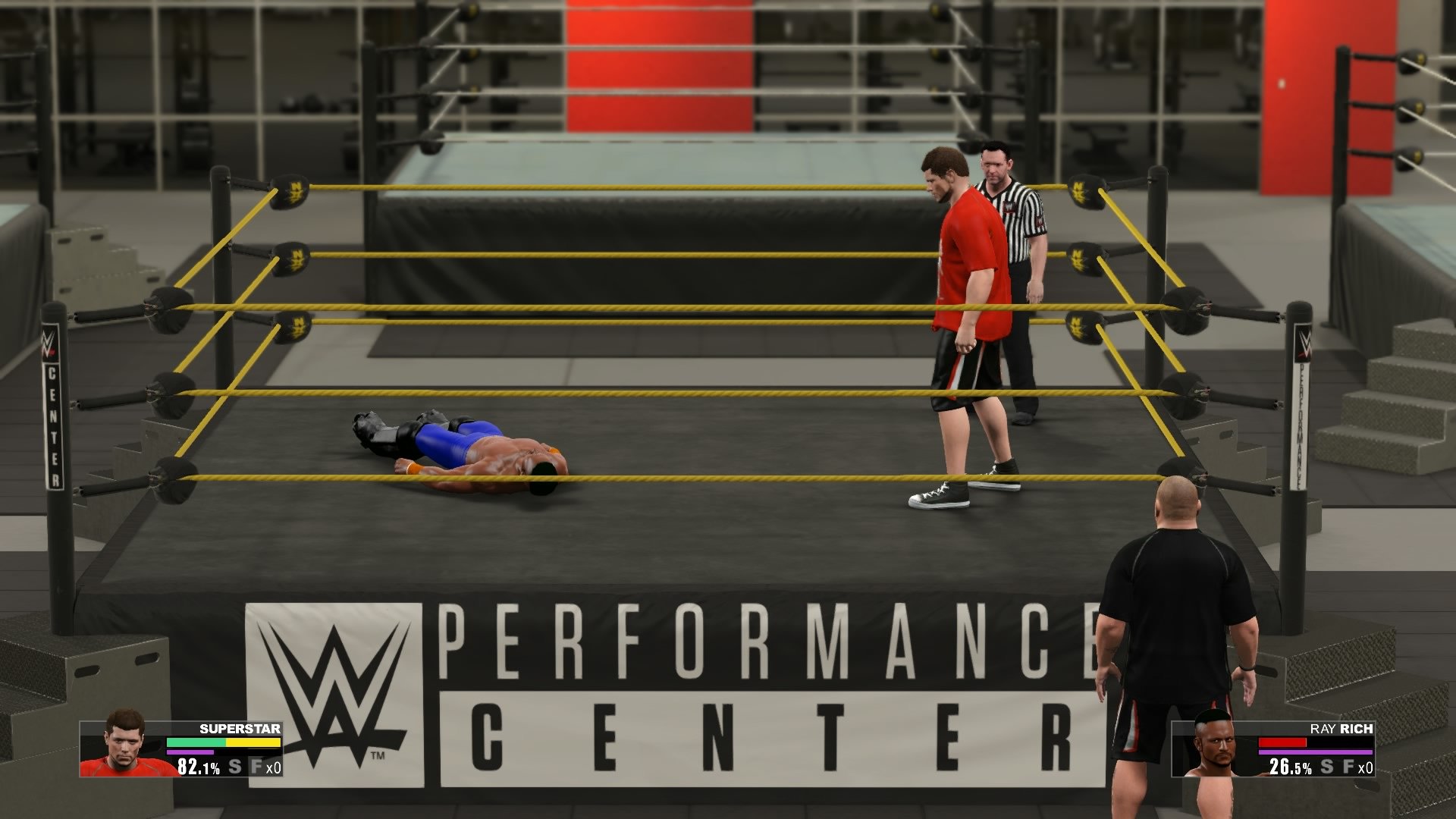The width and height of the screenshot is (1456, 819).
Task: Click the S stamina icon for Ray Rich
Action: 1327,767
